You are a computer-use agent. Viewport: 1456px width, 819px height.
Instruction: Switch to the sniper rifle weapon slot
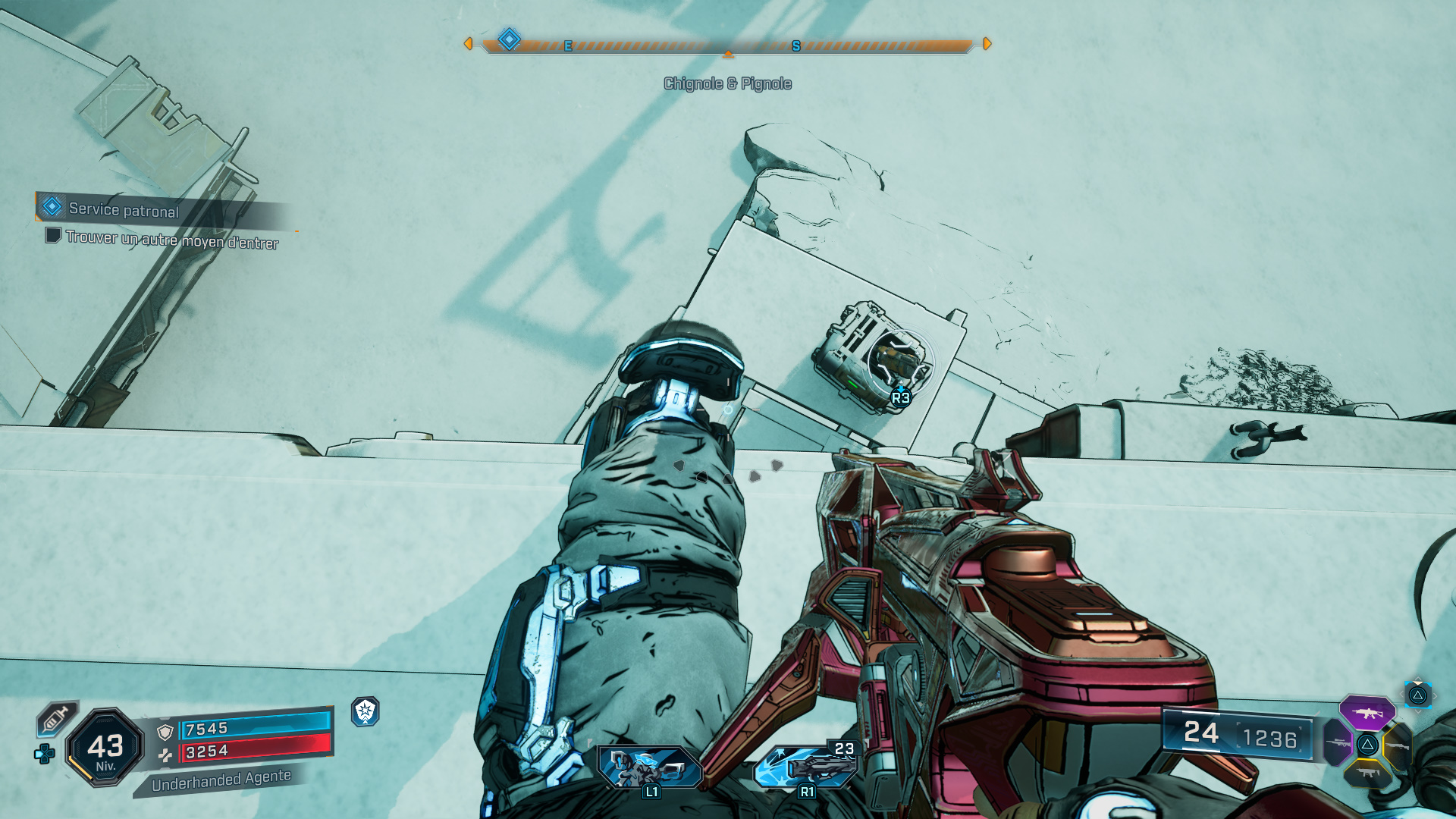click(1338, 742)
